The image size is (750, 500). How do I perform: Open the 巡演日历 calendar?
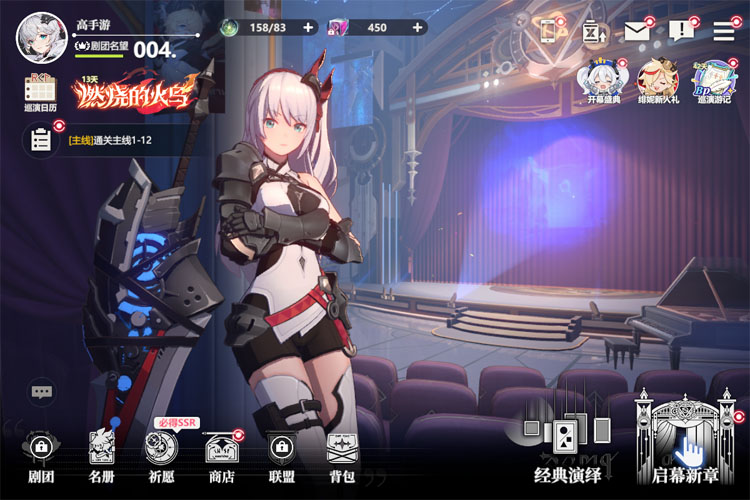(40, 92)
